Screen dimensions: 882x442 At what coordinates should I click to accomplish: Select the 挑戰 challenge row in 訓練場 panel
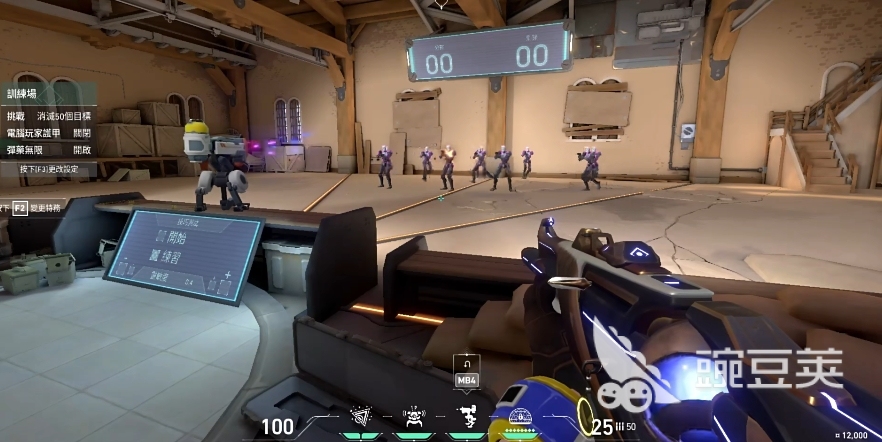click(x=48, y=116)
